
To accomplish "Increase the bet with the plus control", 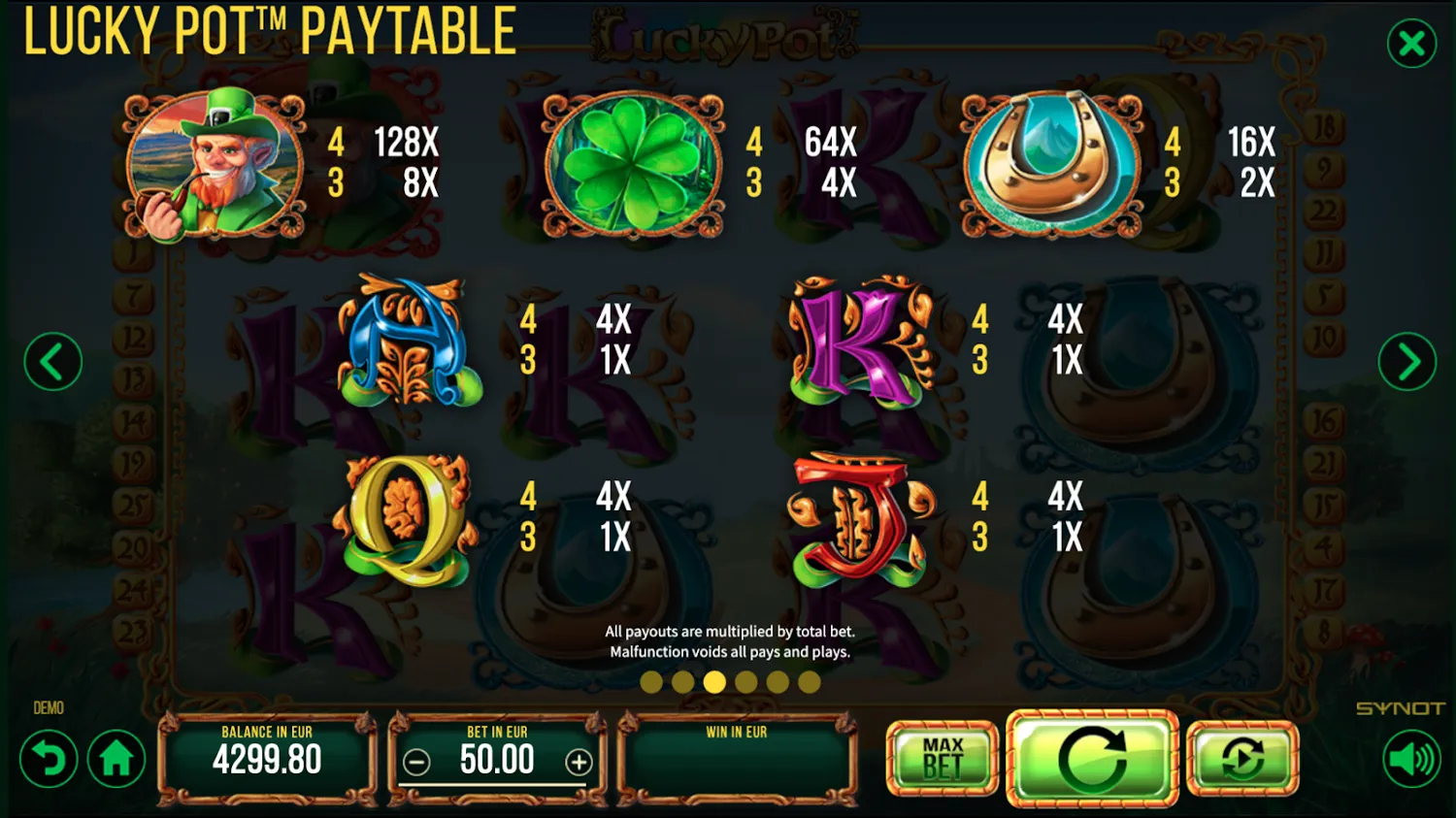I will tap(579, 763).
